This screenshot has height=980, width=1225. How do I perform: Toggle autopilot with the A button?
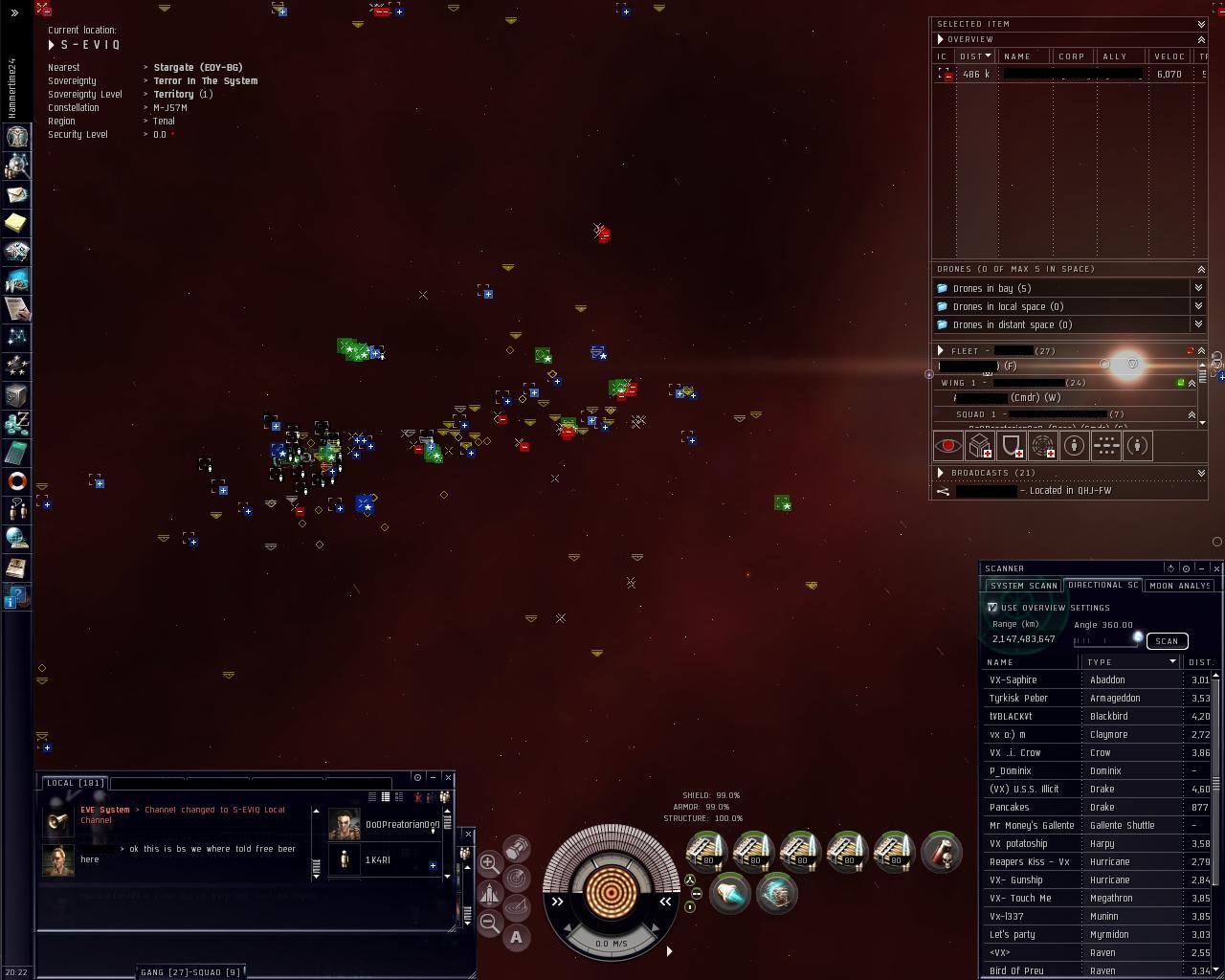(x=517, y=938)
